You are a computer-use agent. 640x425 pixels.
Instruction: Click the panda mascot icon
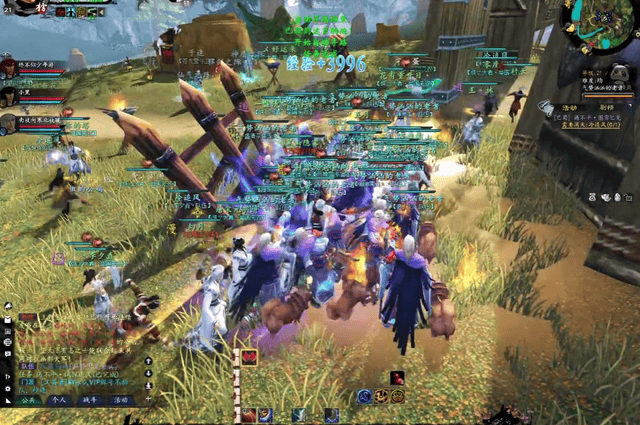coord(617,75)
